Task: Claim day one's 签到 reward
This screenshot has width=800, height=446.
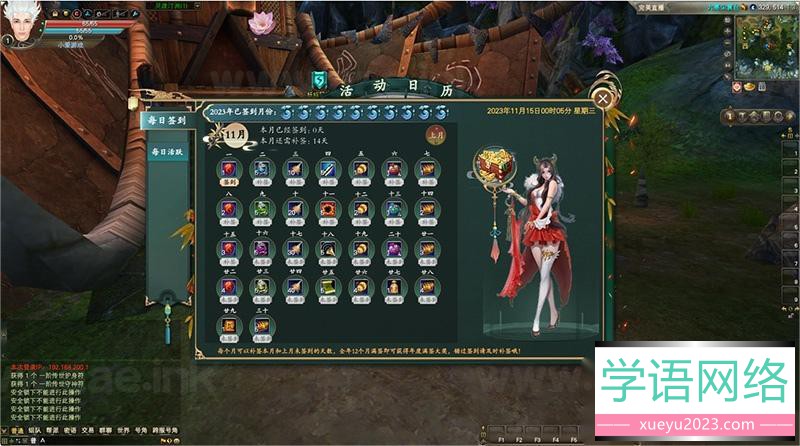Action: click(229, 170)
